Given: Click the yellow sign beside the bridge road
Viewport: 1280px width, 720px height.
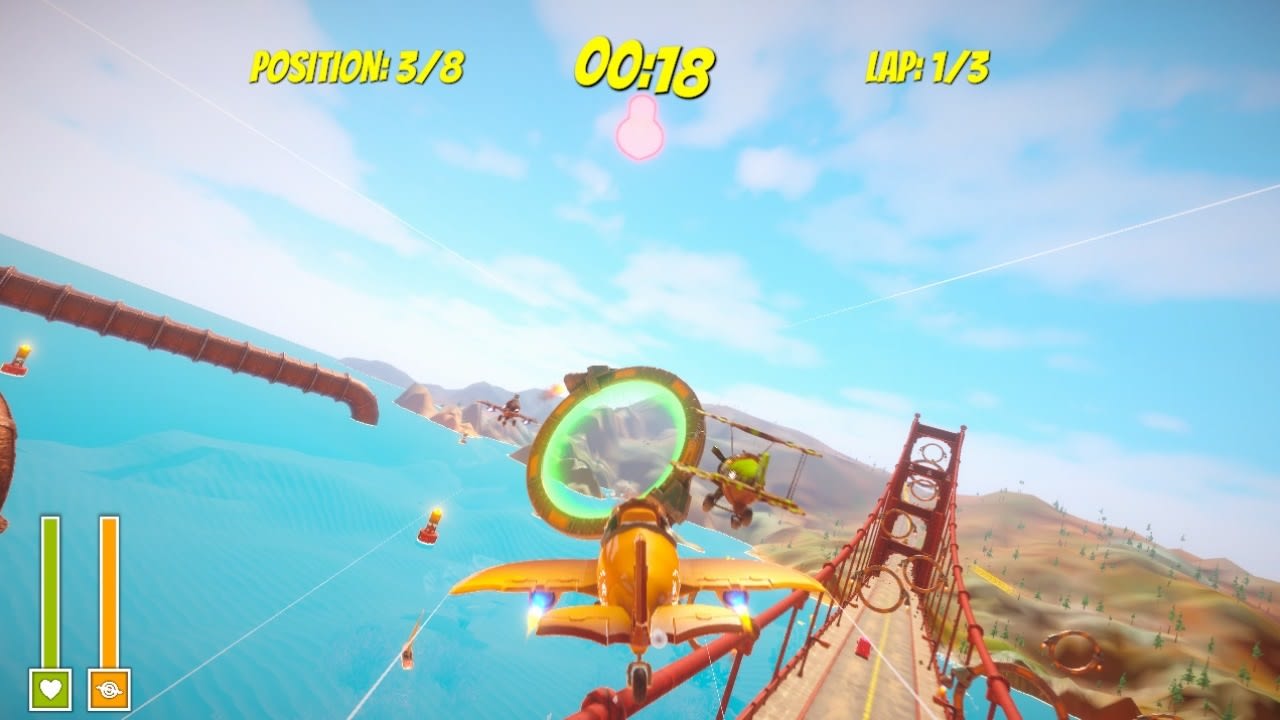Looking at the screenshot, I should [x=993, y=579].
